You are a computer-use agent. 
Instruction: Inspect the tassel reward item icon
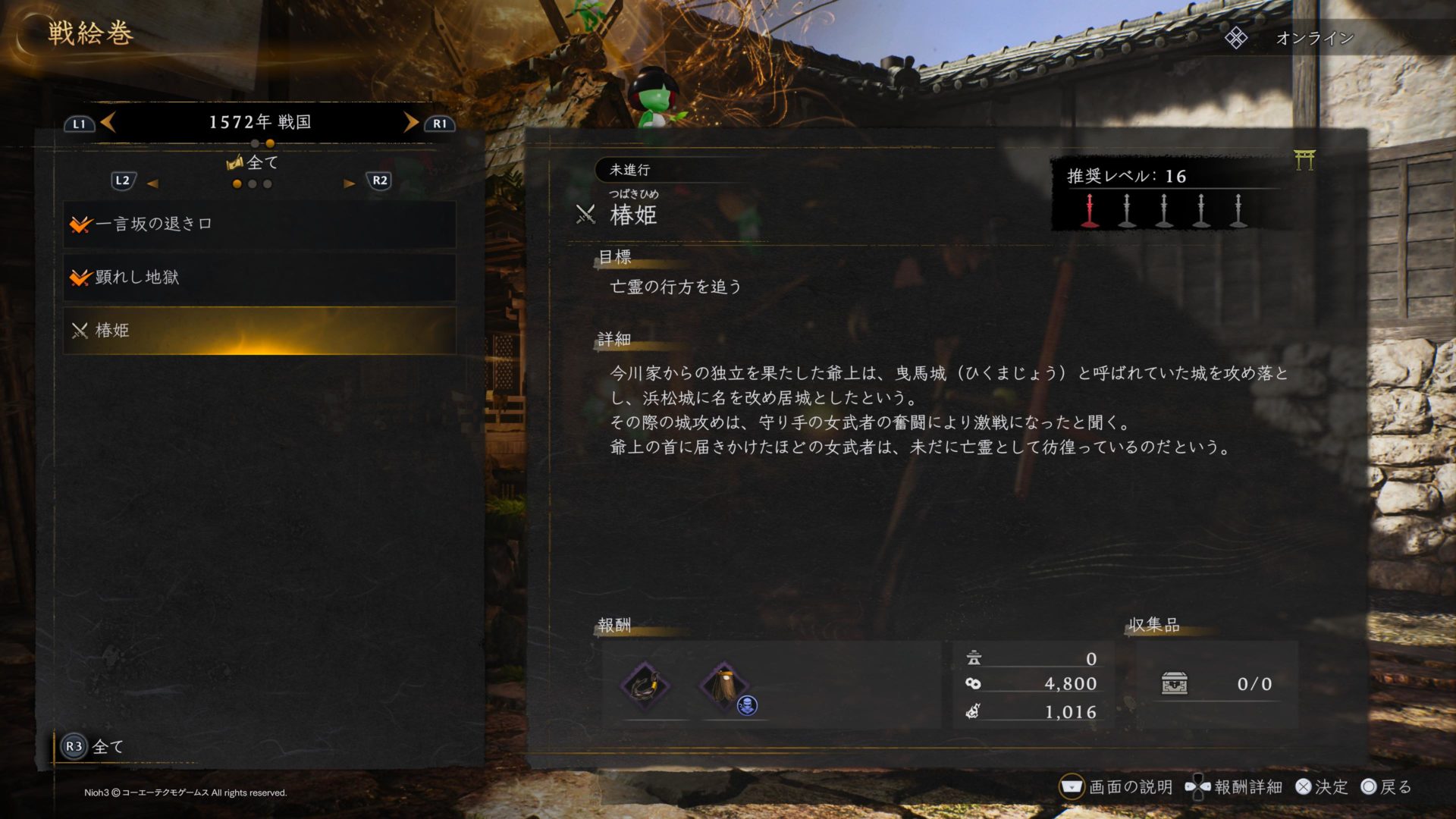724,686
